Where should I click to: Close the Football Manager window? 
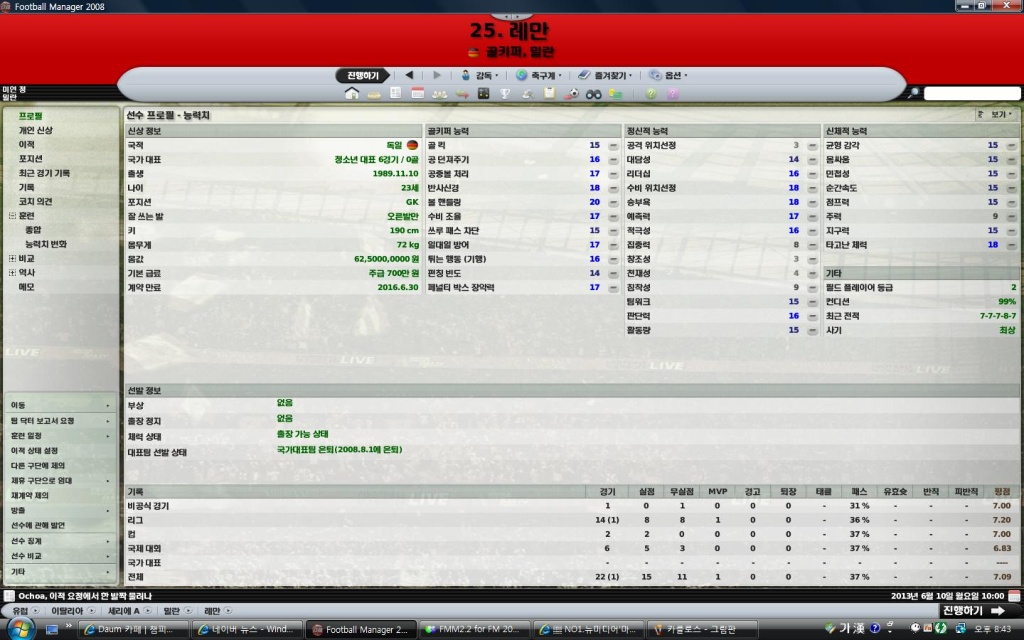[x=1011, y=6]
